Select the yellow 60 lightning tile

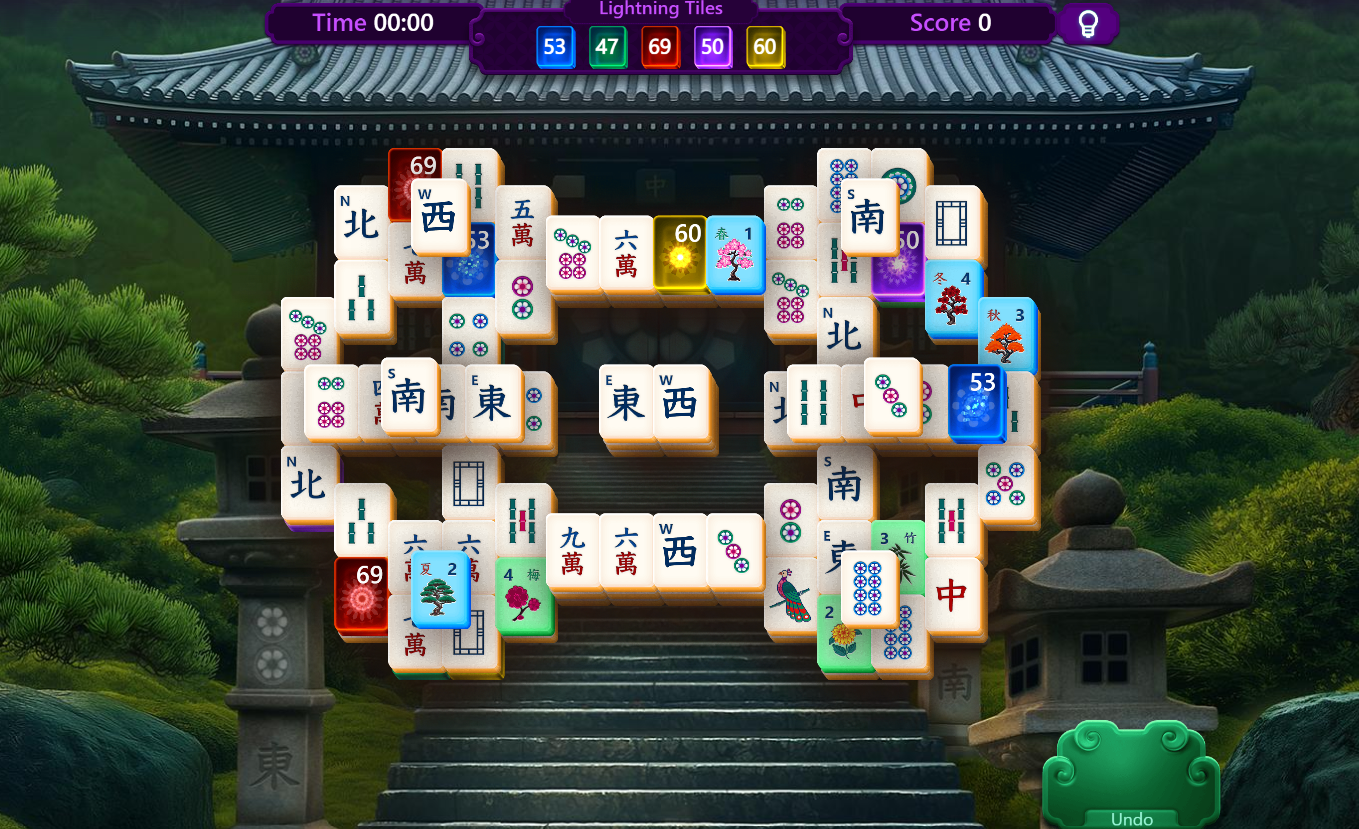(x=681, y=255)
